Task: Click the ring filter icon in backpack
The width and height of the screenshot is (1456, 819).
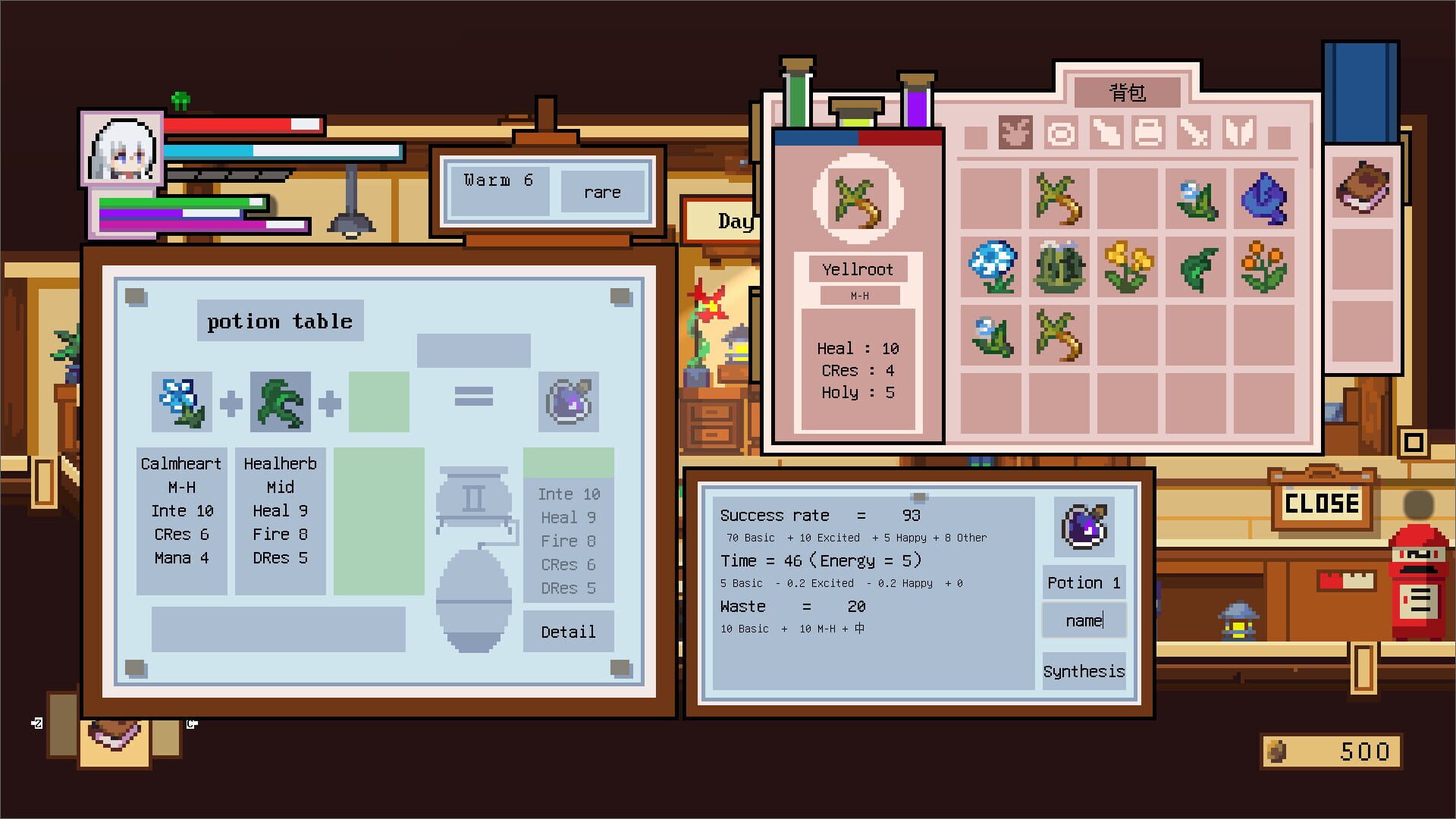Action: (x=1060, y=133)
